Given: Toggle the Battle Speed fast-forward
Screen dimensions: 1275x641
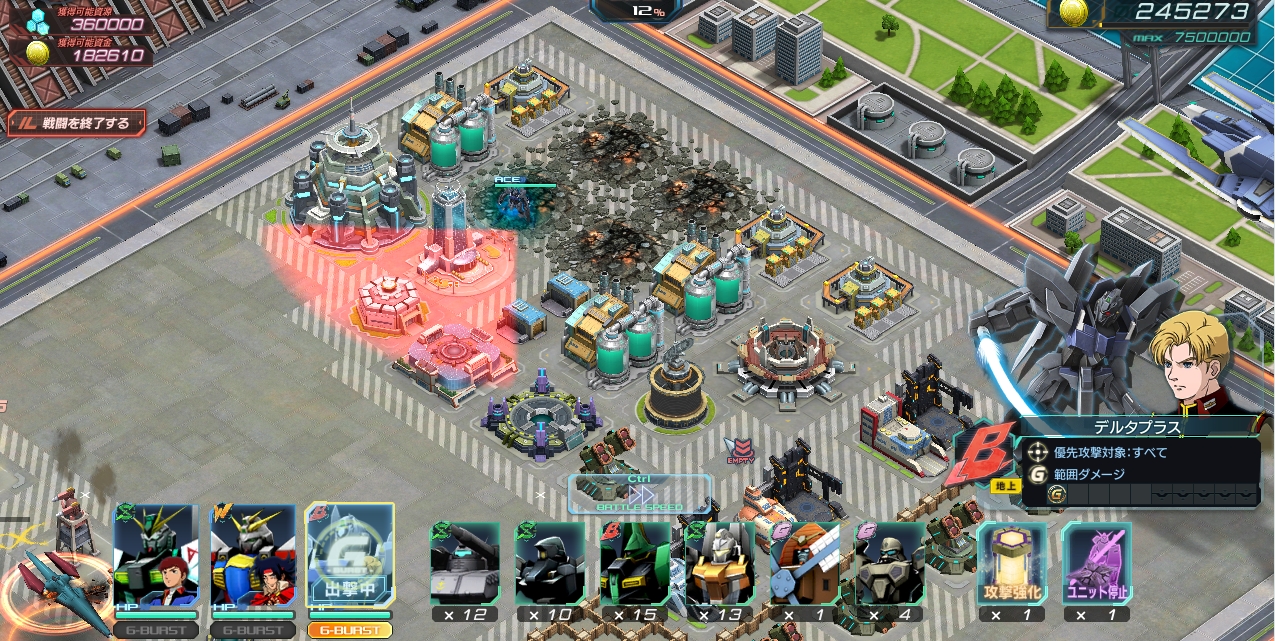Looking at the screenshot, I should pyautogui.click(x=640, y=494).
